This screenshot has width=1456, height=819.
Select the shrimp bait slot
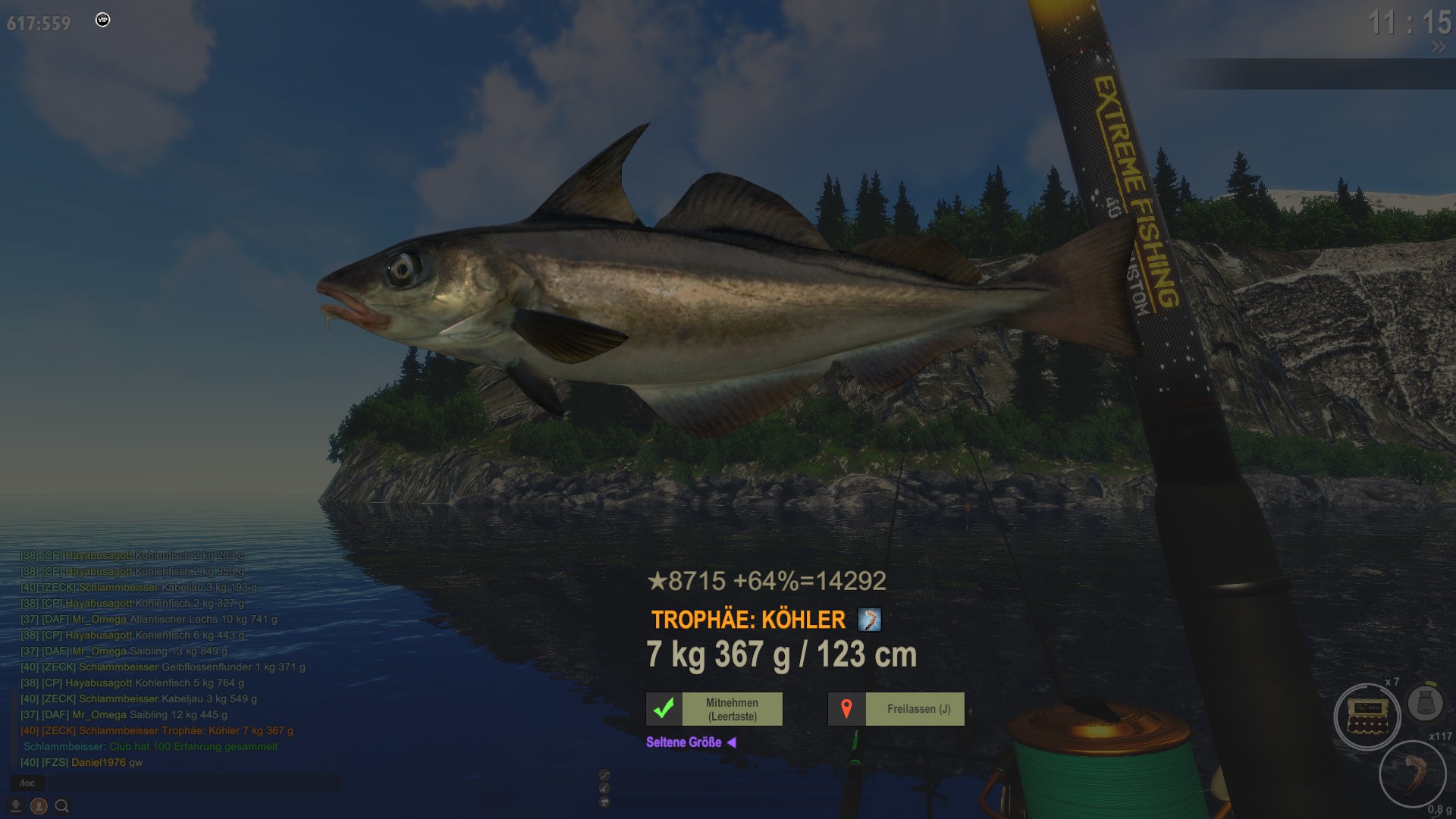[1413, 774]
